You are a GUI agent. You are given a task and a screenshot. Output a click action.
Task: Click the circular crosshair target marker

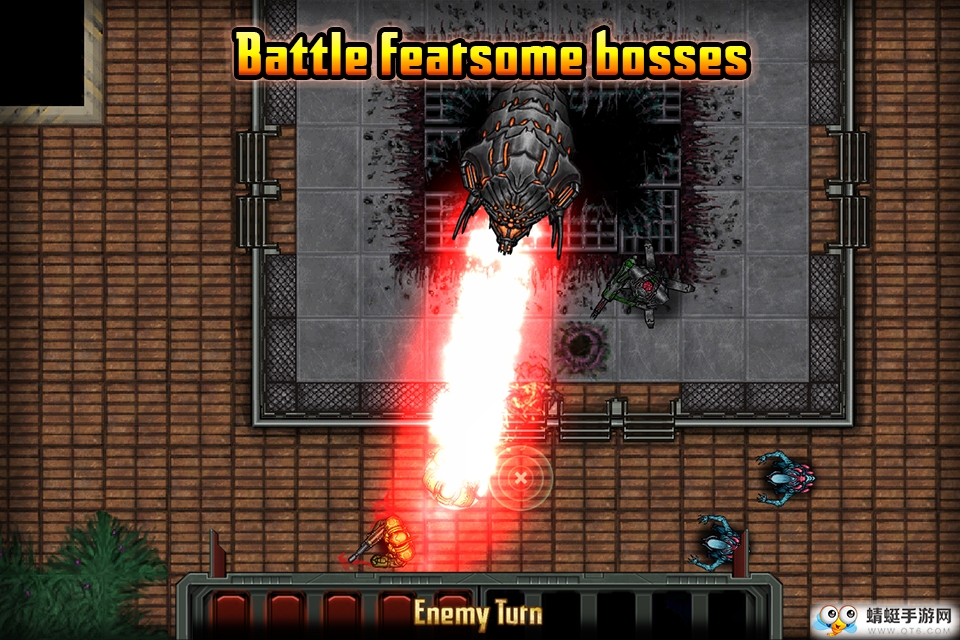(x=521, y=476)
